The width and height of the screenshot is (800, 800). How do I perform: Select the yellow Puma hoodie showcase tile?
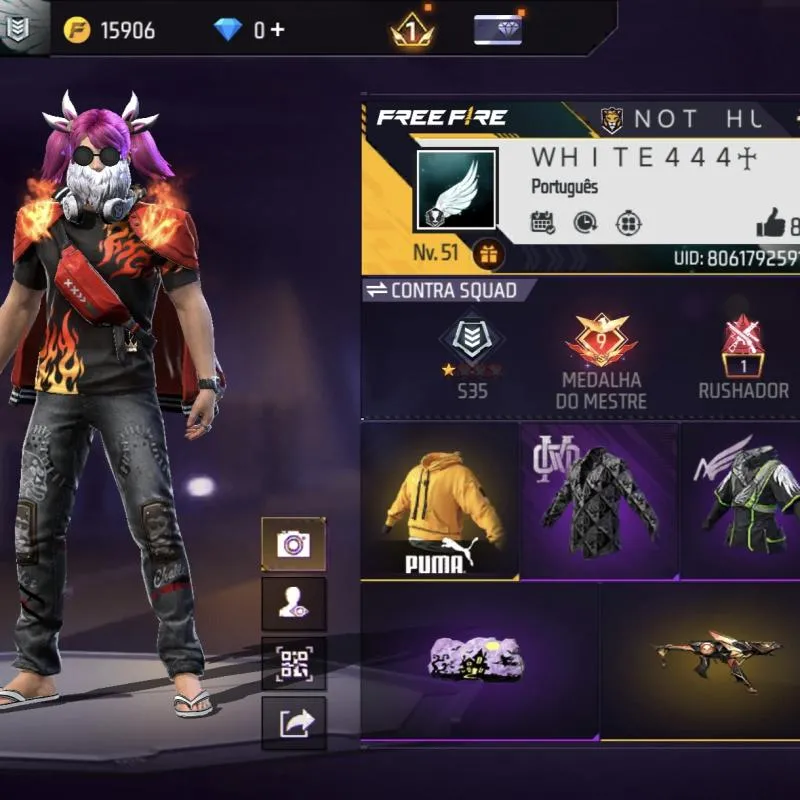coord(440,501)
